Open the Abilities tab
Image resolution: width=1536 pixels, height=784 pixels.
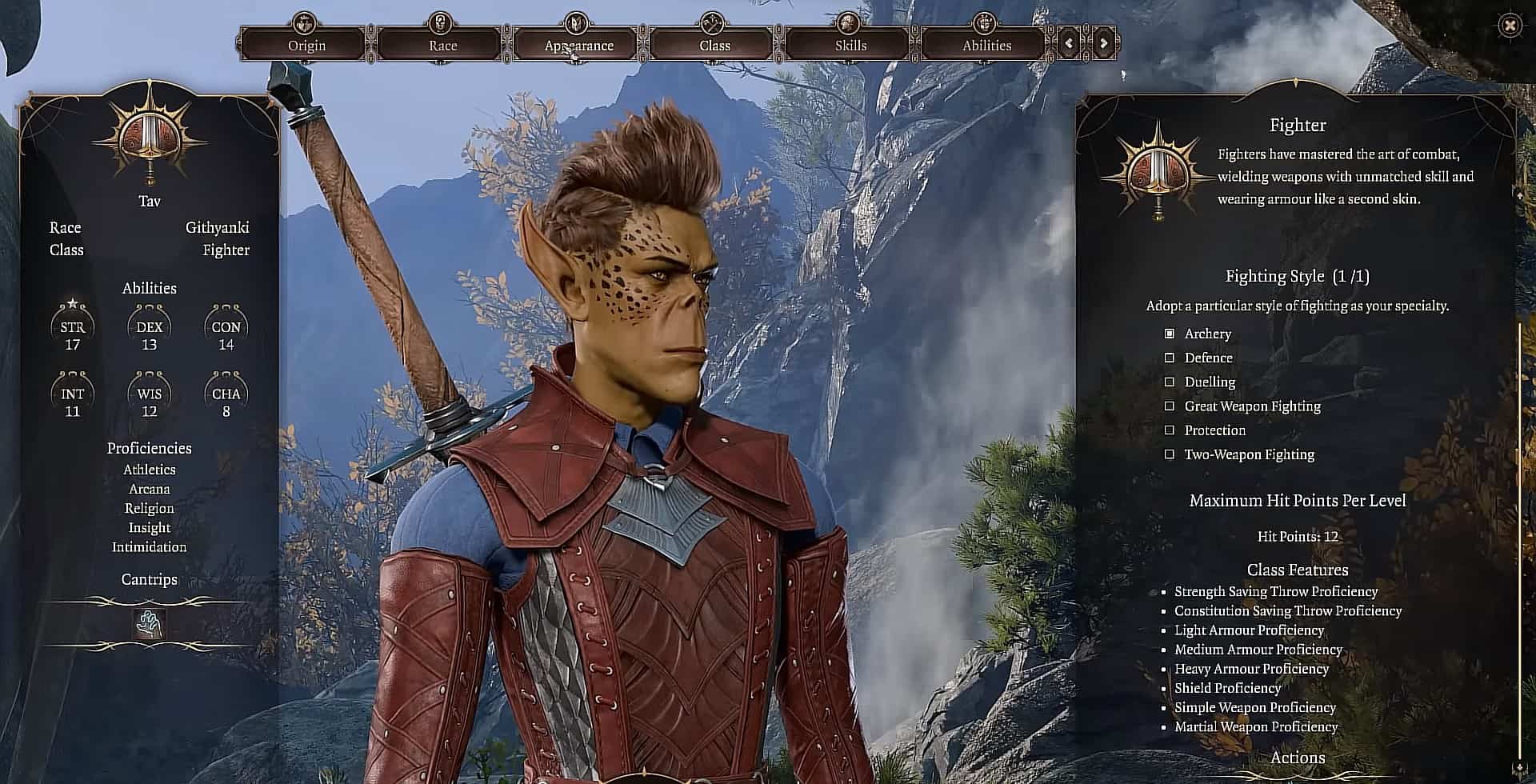[x=986, y=45]
